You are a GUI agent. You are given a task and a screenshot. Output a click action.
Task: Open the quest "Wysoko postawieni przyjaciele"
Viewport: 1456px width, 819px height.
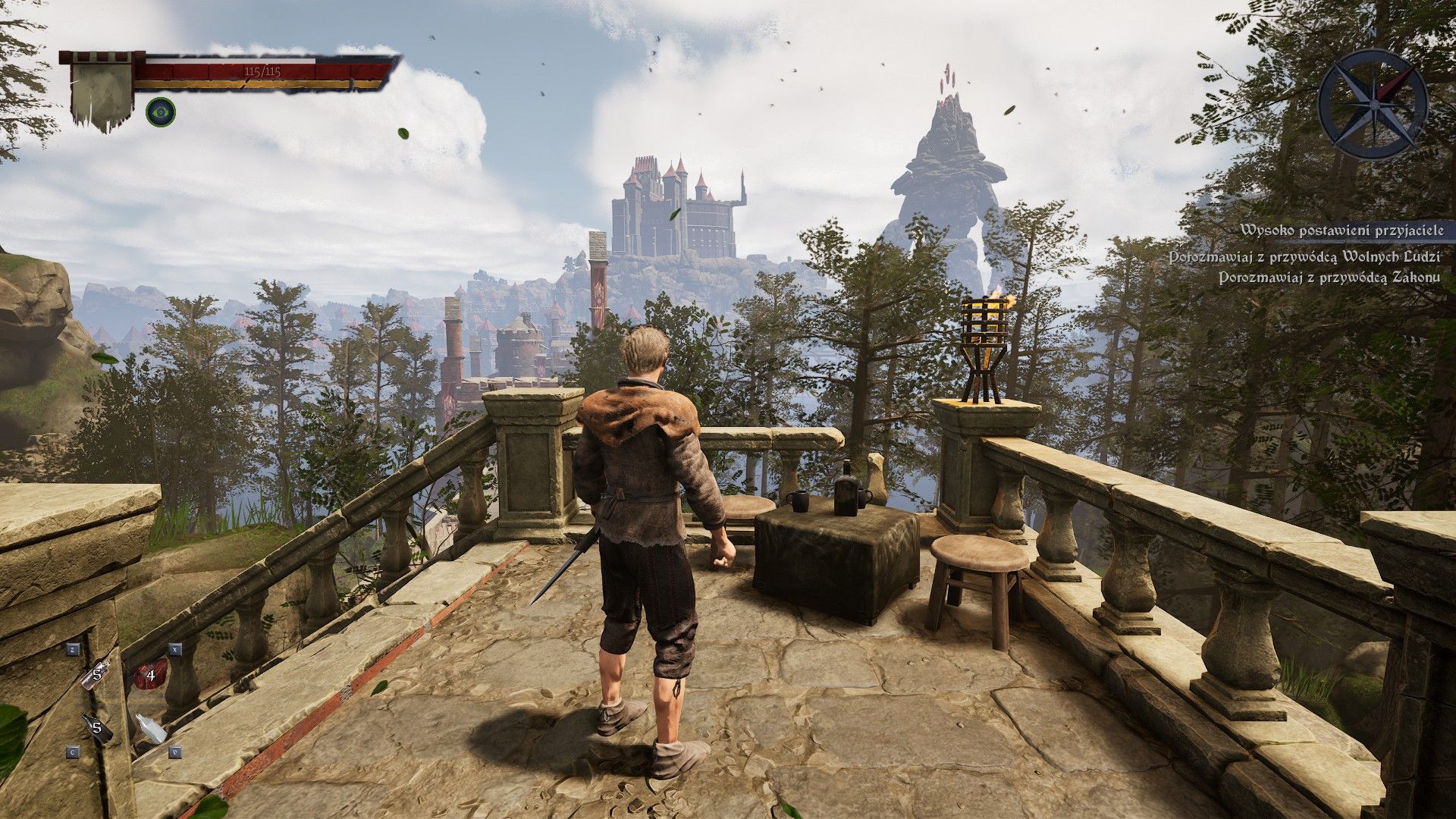1338,231
